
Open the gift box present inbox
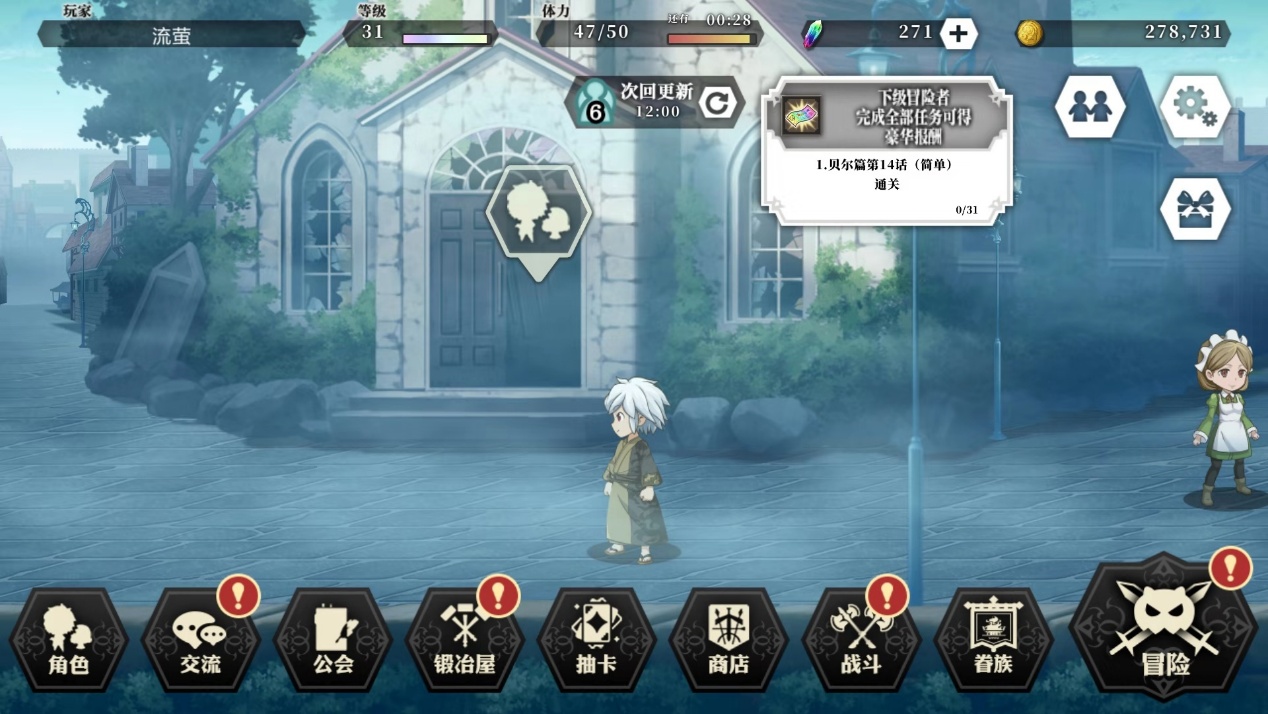[x=1195, y=209]
